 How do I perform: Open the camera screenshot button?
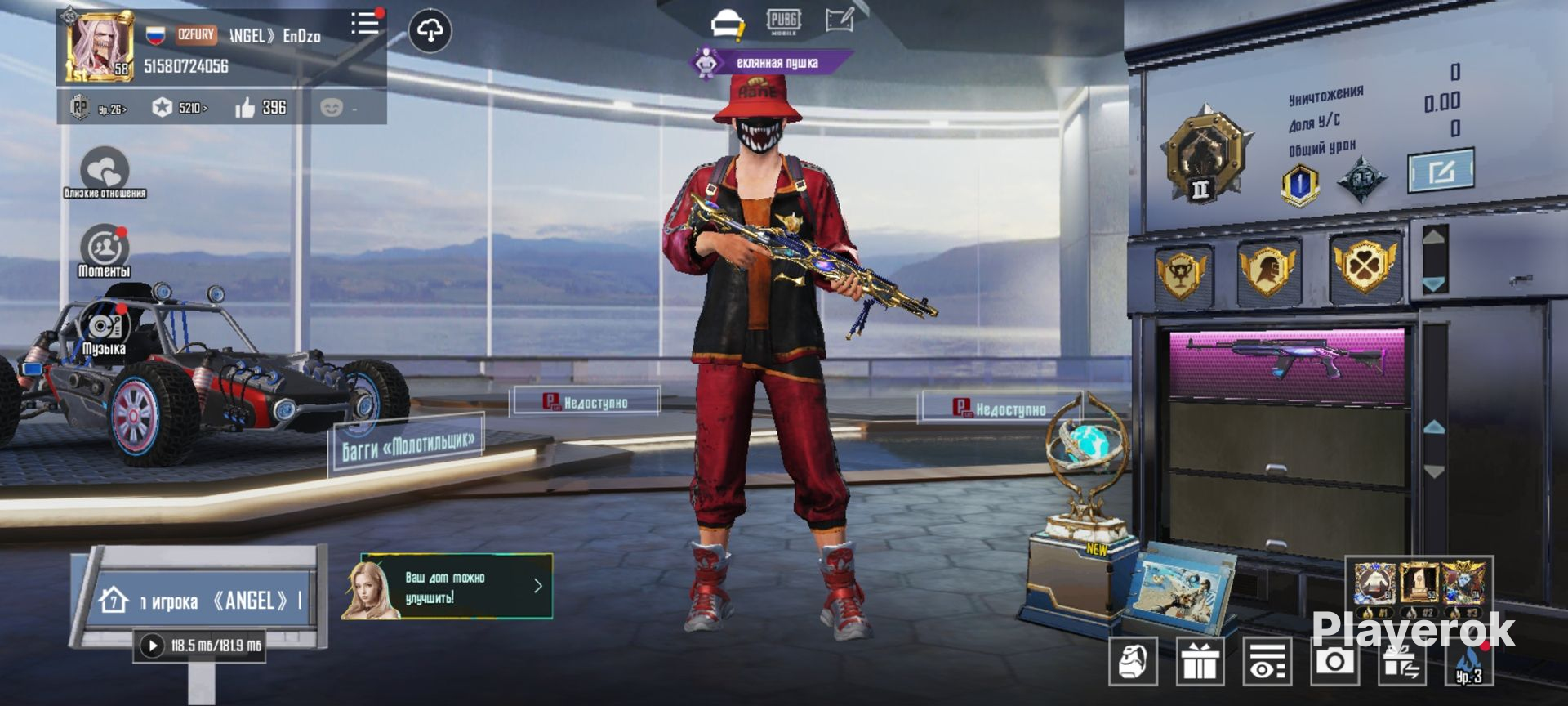click(x=1334, y=660)
